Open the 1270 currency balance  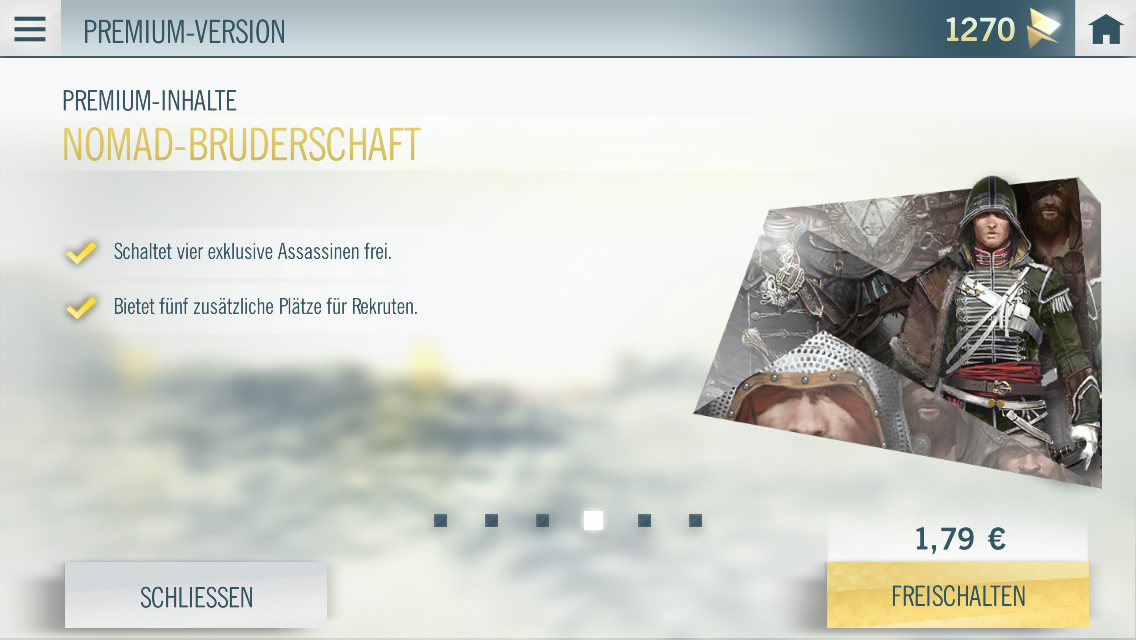tap(1002, 30)
